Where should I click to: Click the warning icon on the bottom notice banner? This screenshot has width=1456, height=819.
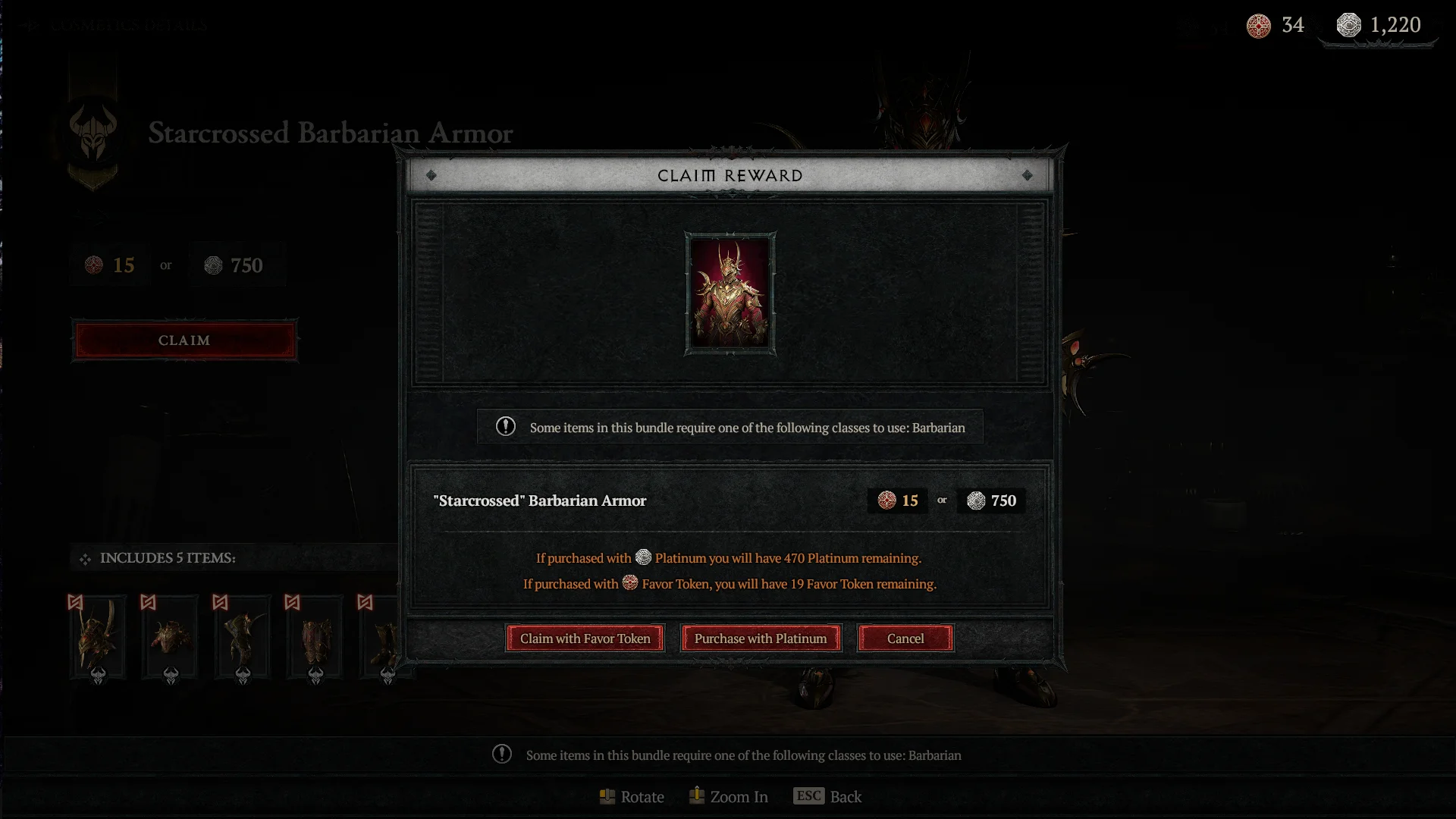[501, 755]
